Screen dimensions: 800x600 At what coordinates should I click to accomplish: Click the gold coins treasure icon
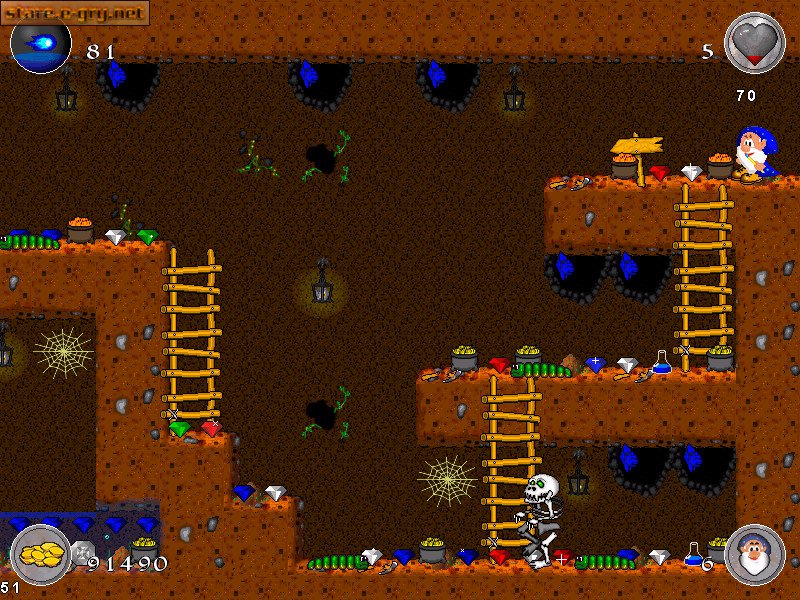pos(40,554)
